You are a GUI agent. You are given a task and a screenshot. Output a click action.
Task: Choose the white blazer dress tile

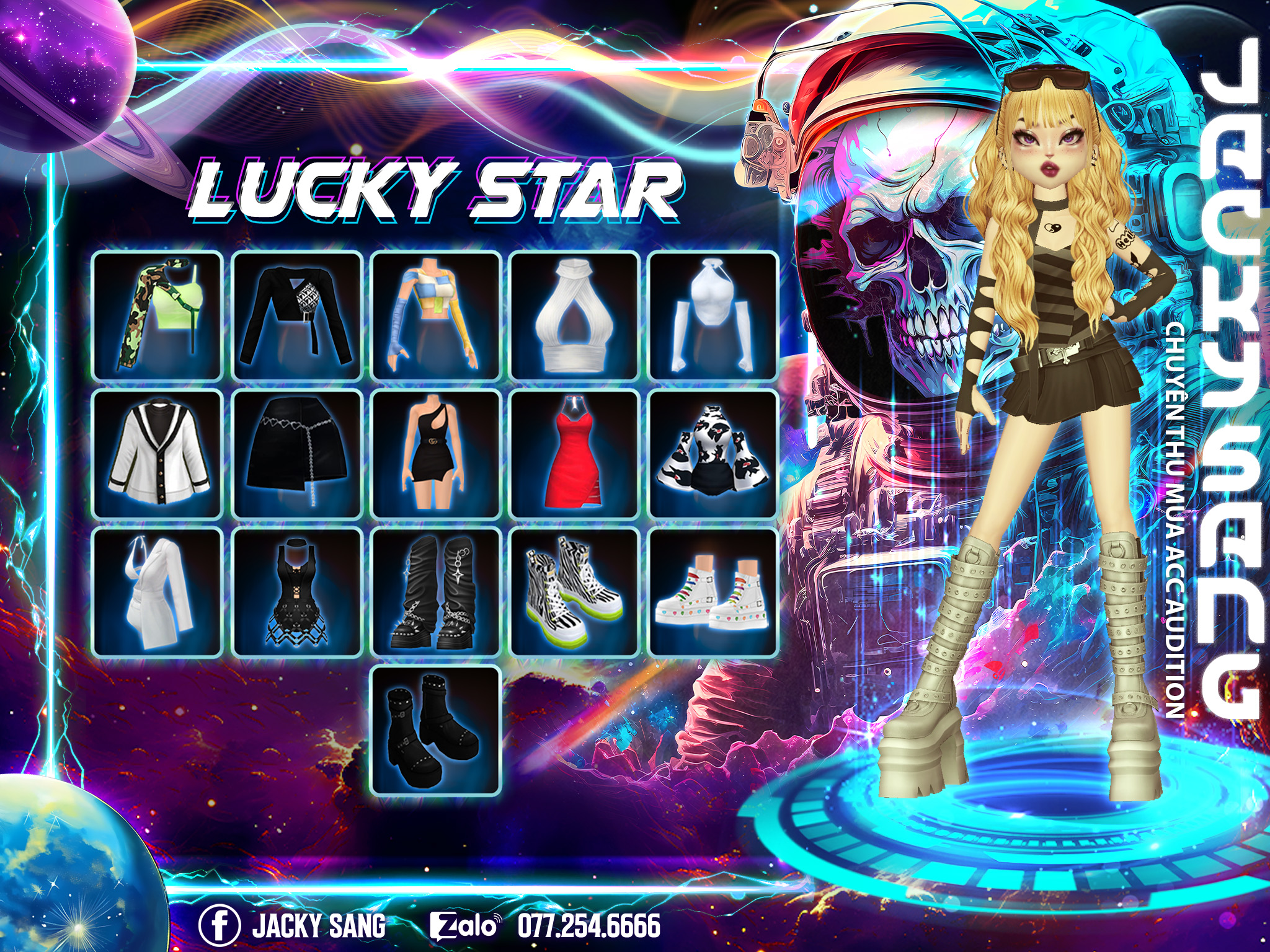point(158,593)
